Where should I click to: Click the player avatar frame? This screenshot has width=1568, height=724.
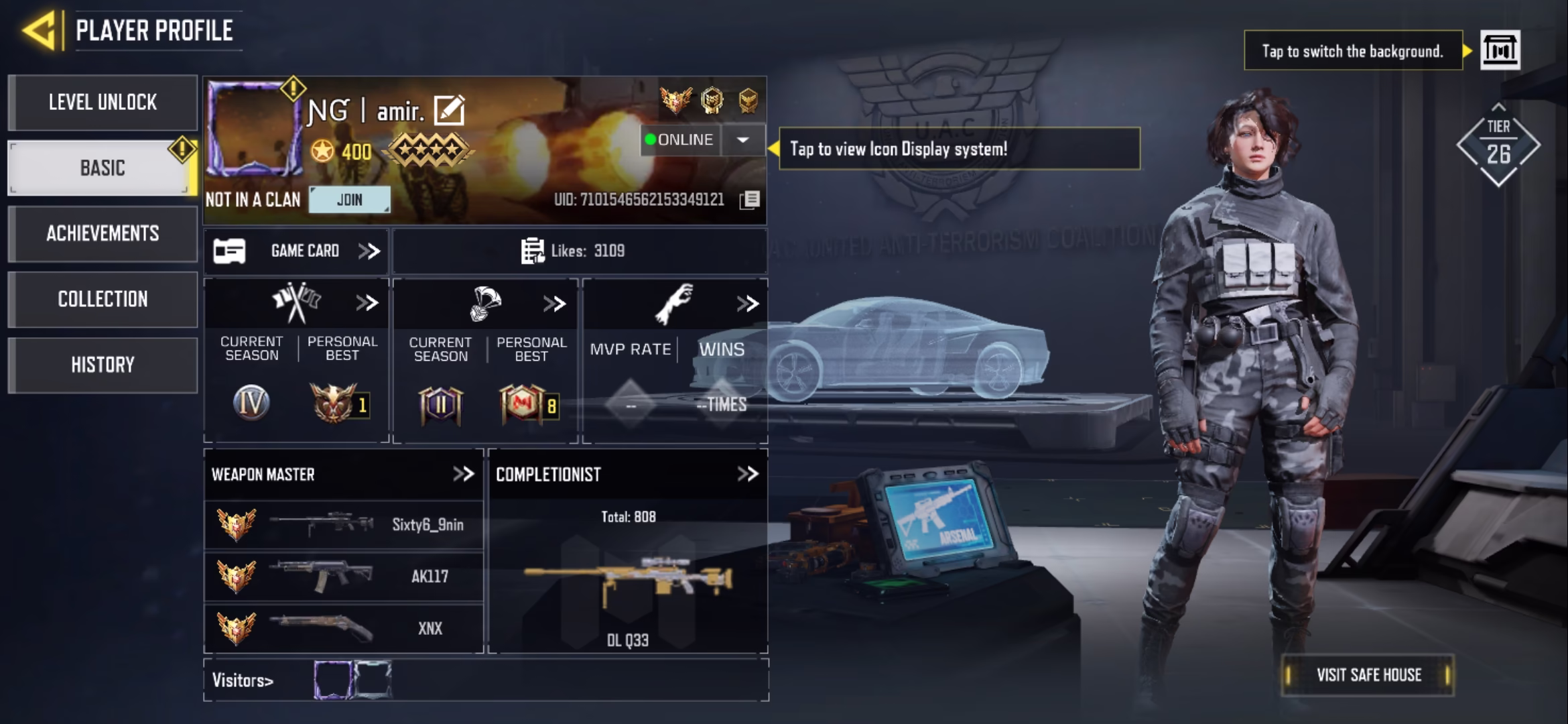click(x=253, y=127)
